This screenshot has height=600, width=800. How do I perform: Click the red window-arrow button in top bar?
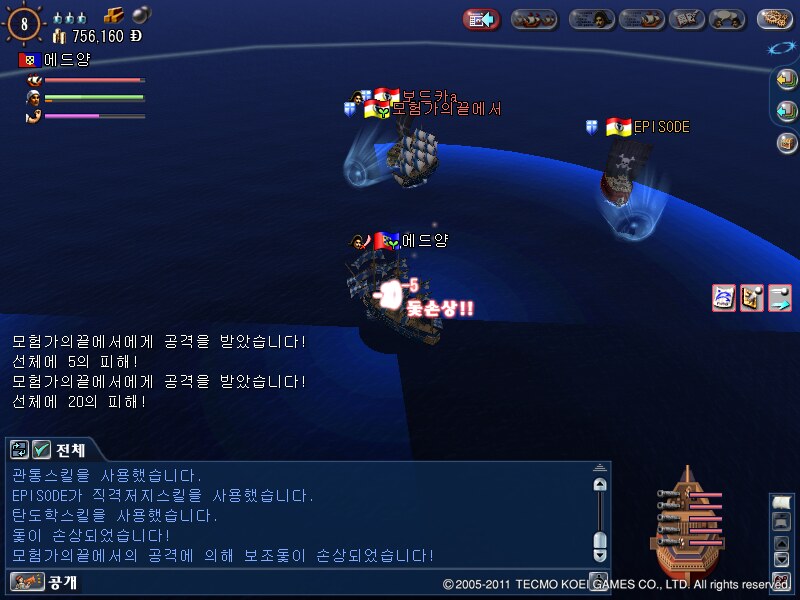pos(482,18)
